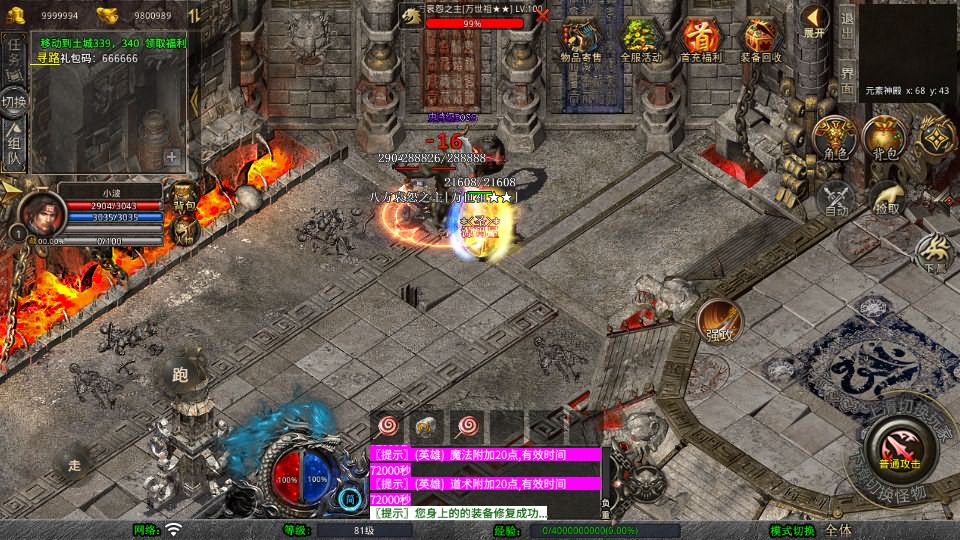
Task: Click the 展开 expand arrow button
Action: (x=815, y=20)
